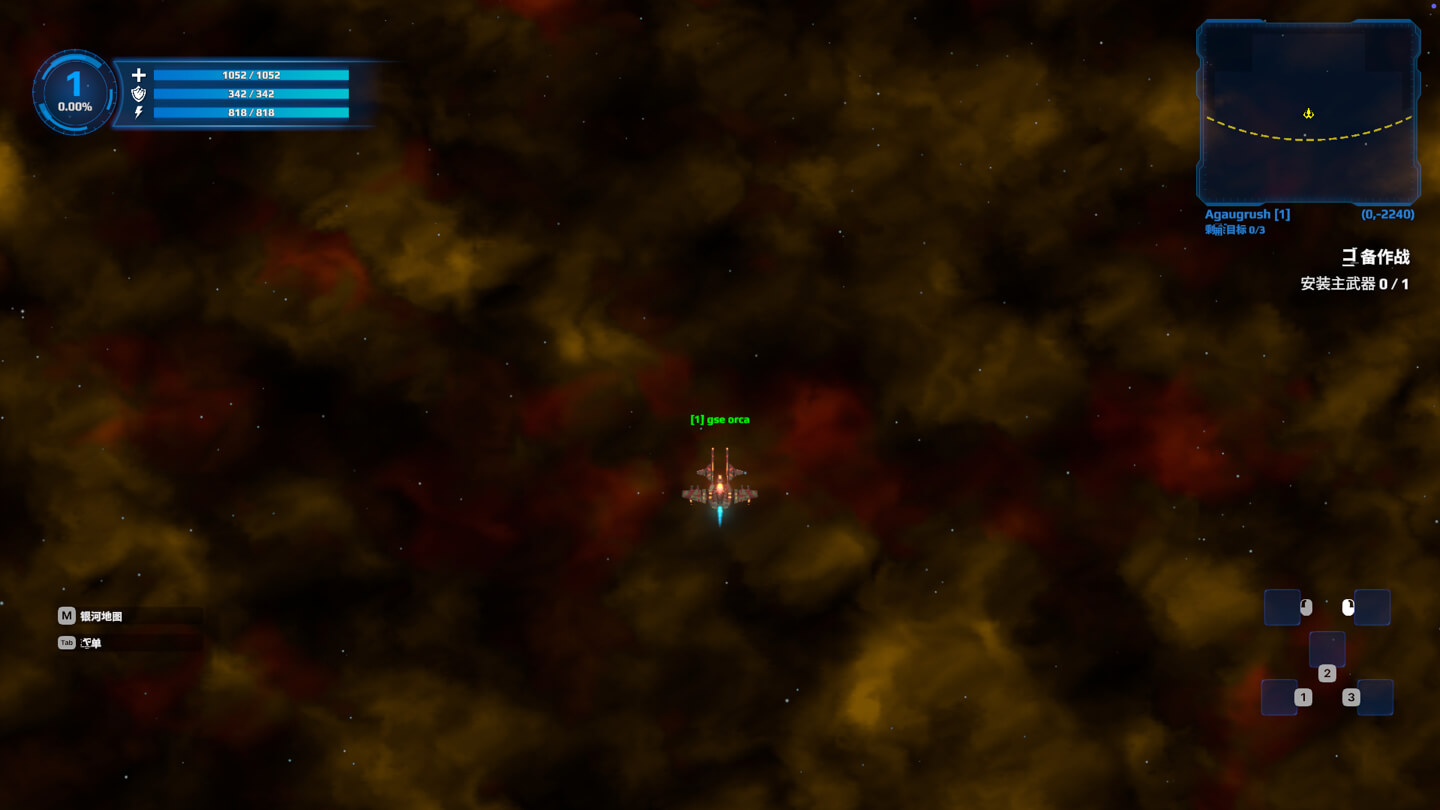Activate hotbar ability slot 3
The width and height of the screenshot is (1440, 810).
click(x=1374, y=697)
